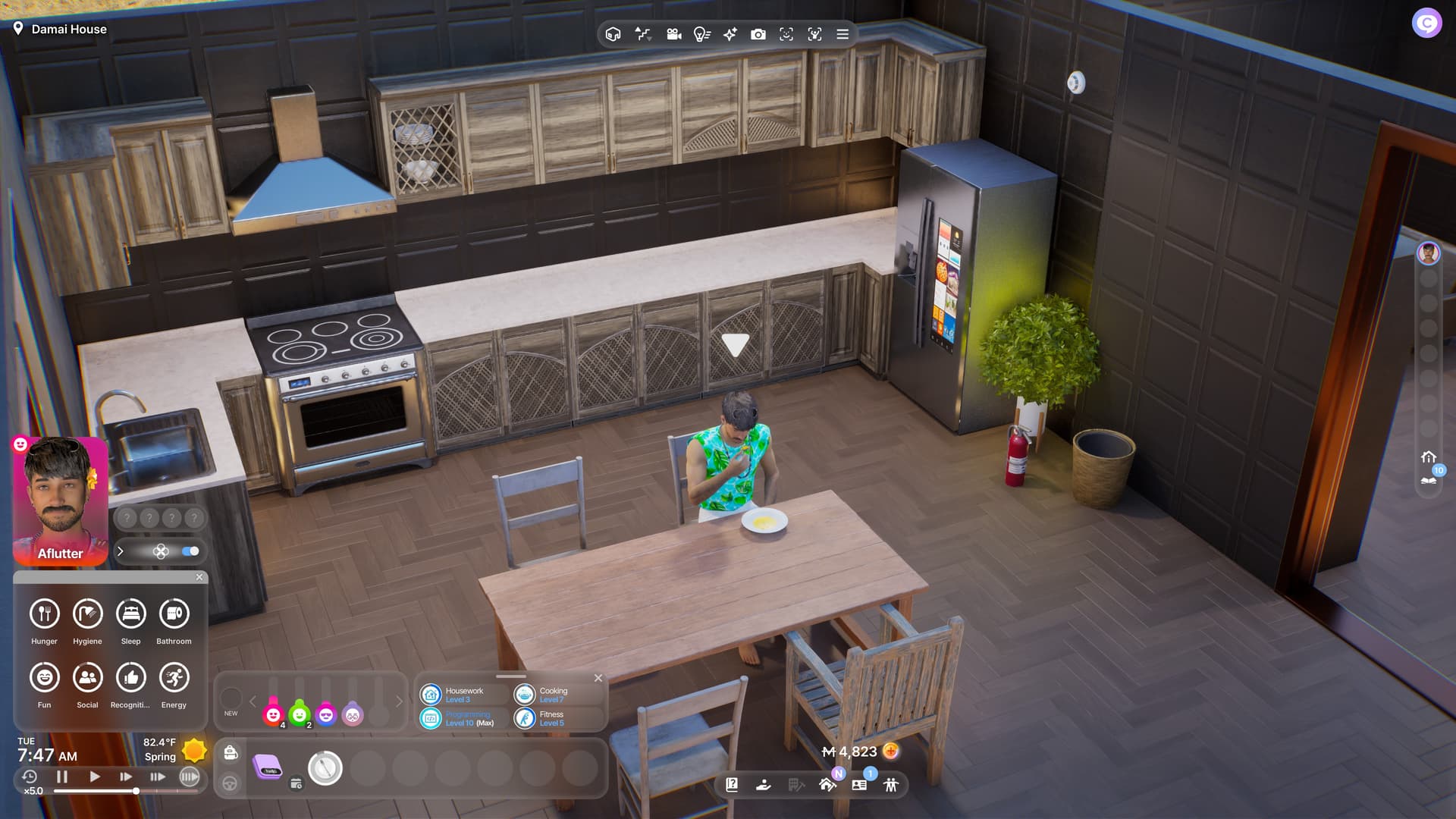
Task: Select the Sleep need icon
Action: 130,613
